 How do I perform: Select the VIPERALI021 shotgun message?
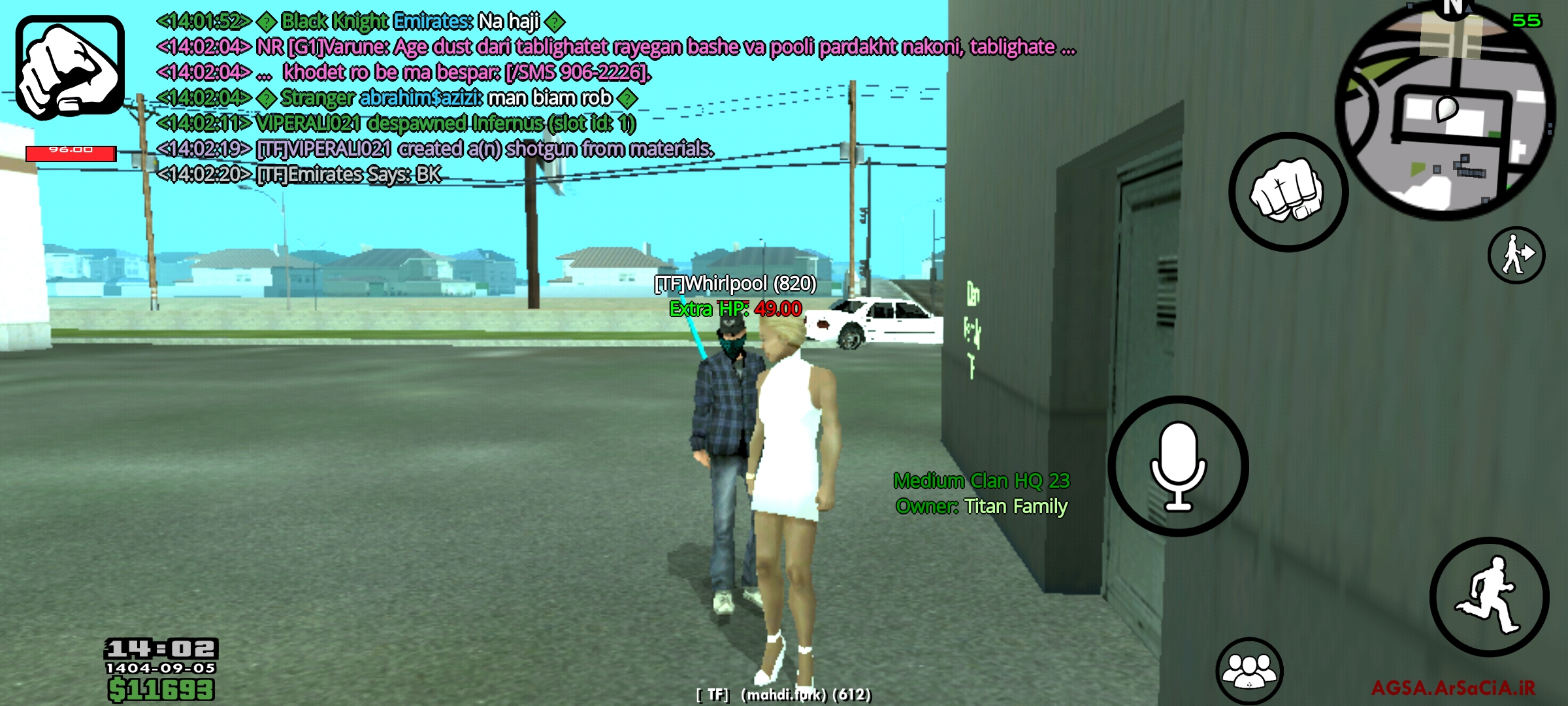point(431,149)
